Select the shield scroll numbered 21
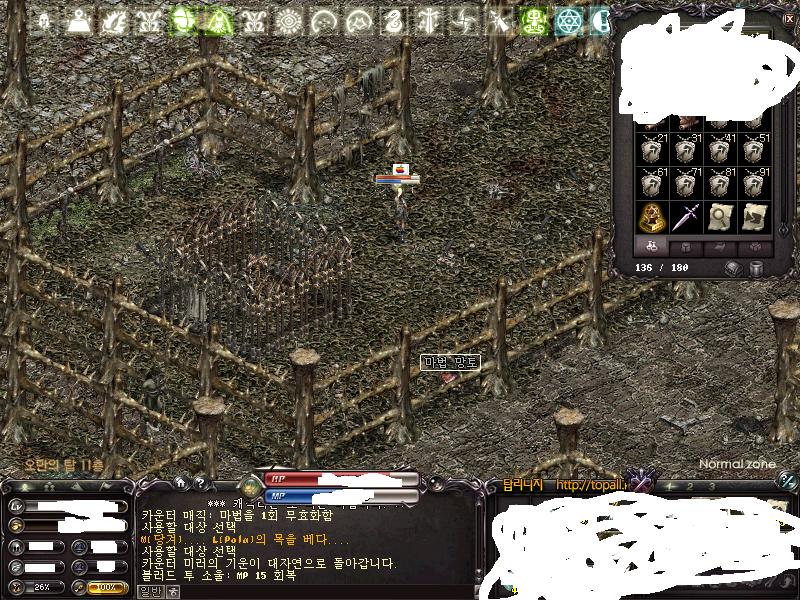 click(x=654, y=150)
